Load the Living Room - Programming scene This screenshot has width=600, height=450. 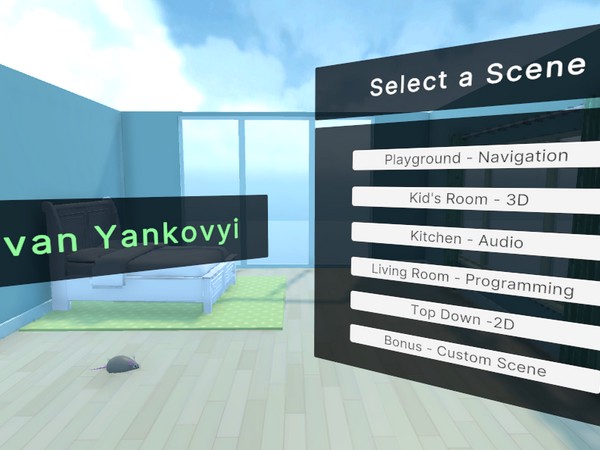pos(472,279)
